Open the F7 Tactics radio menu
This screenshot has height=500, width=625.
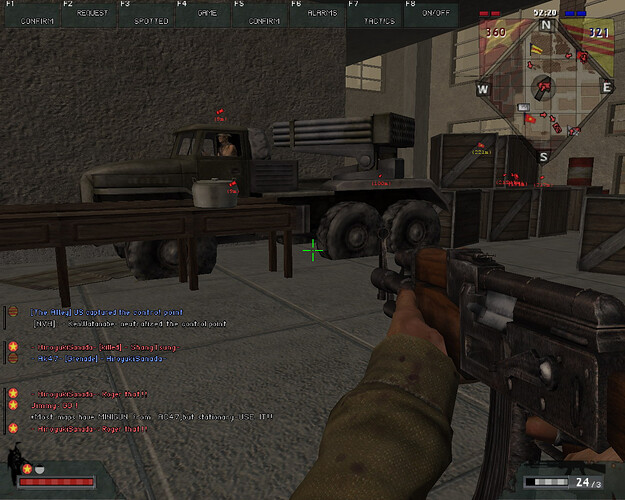(377, 13)
